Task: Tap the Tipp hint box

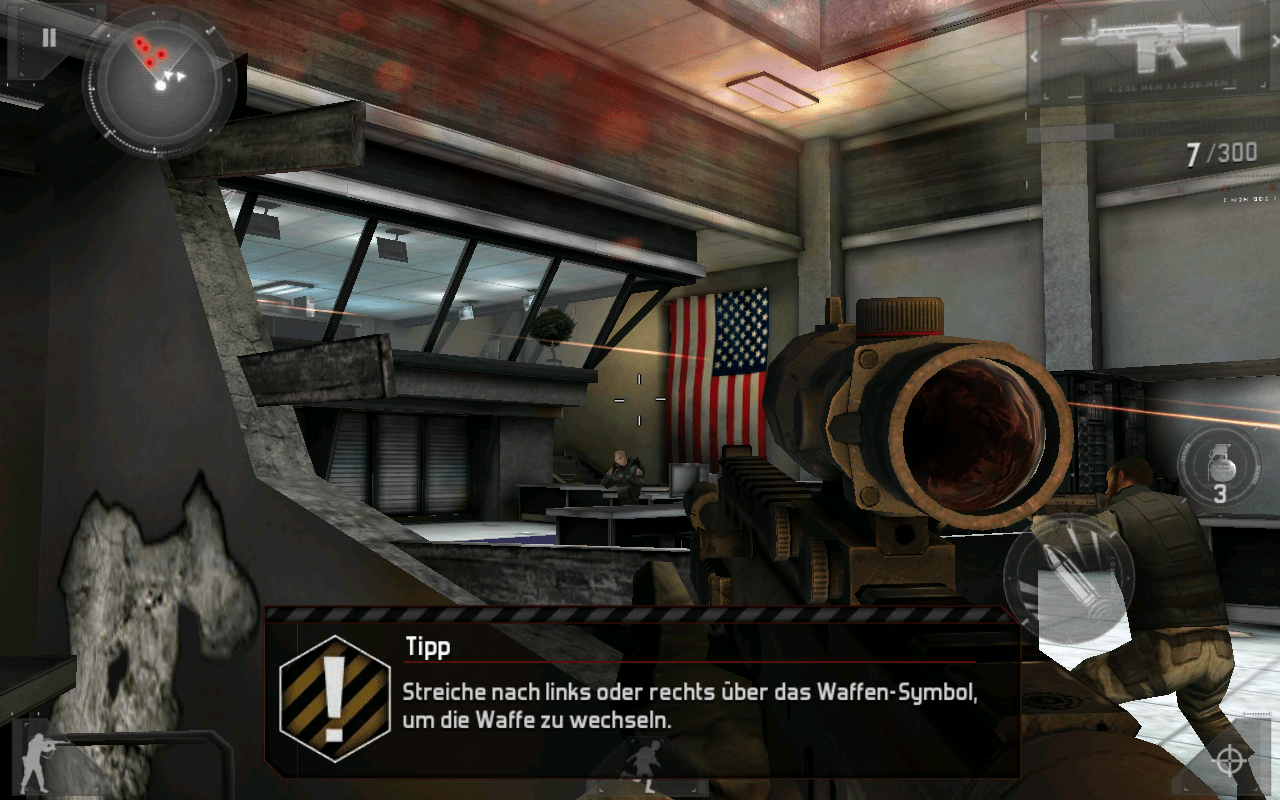Action: (x=640, y=692)
